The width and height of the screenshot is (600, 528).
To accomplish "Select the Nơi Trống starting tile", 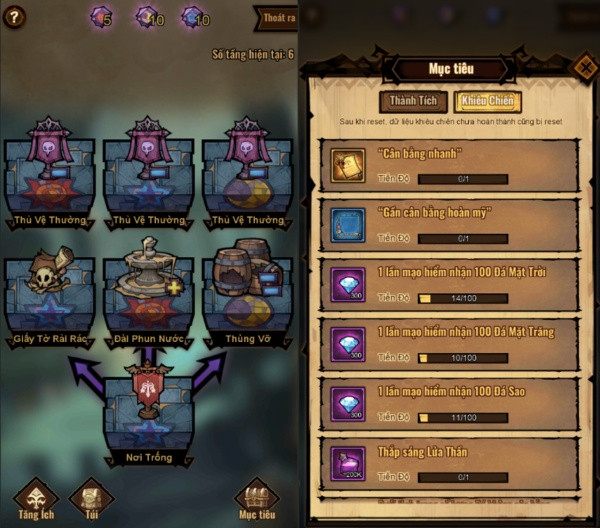I will (148, 415).
